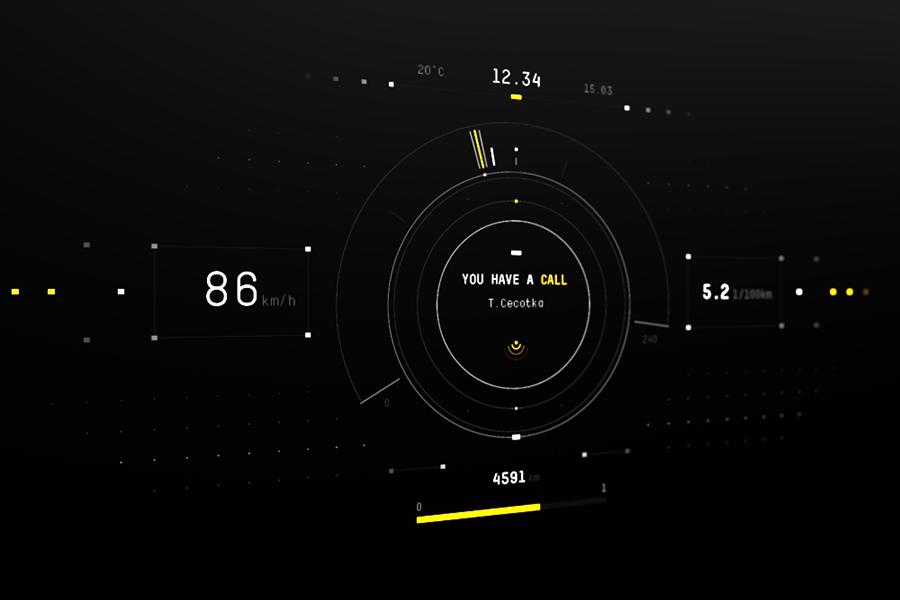The height and width of the screenshot is (600, 900).
Task: Open the "You have a call" notification
Action: [514, 280]
